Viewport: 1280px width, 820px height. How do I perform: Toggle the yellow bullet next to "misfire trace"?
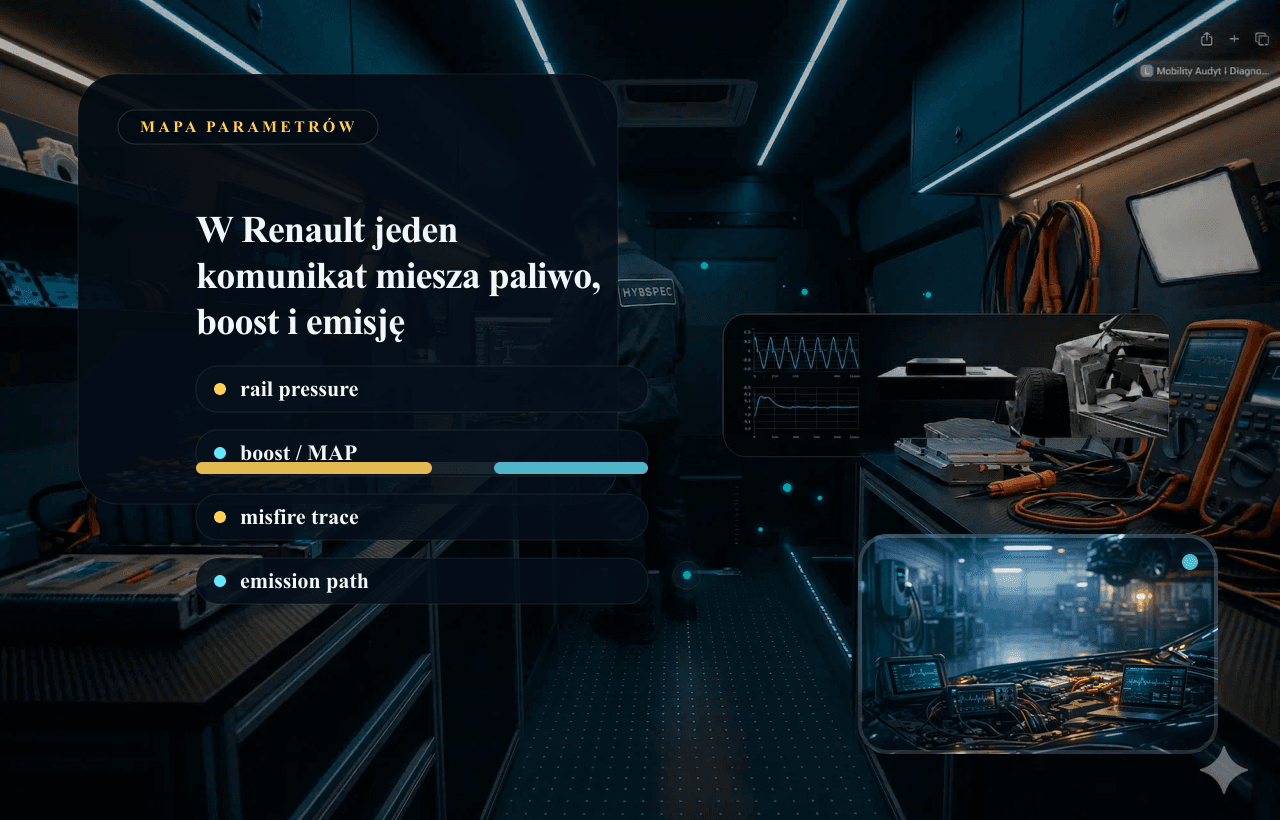tap(221, 517)
